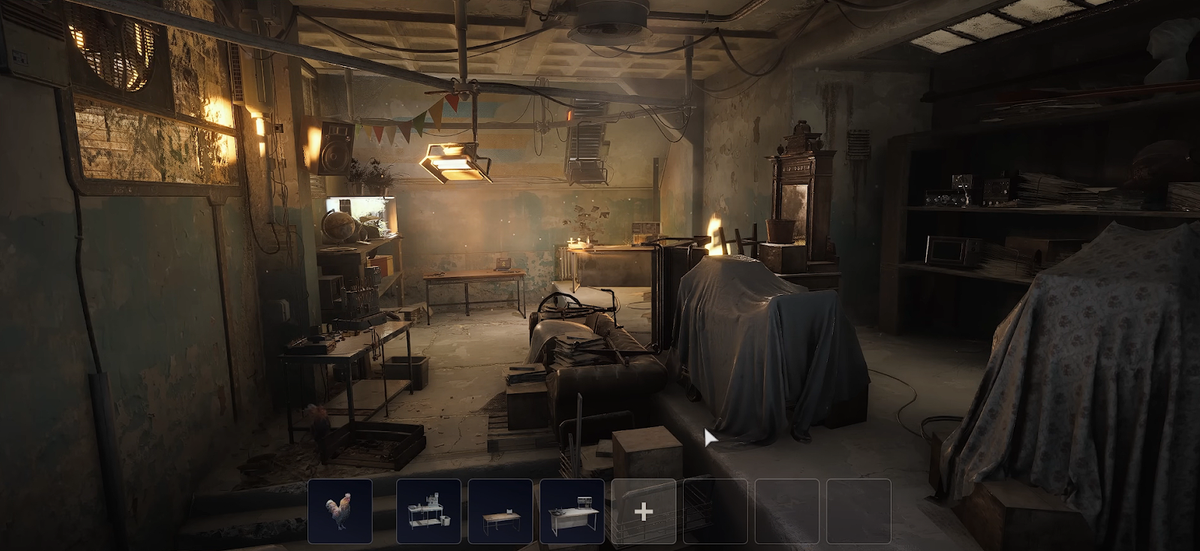Click the plus slot to add an item

643,511
